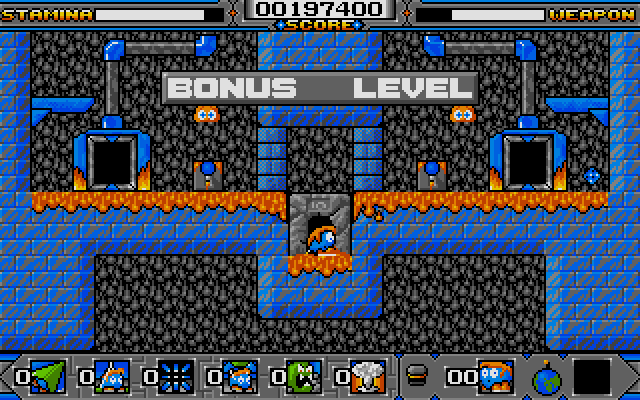Click the empty black item box
640x400 pixels.
pos(592,378)
